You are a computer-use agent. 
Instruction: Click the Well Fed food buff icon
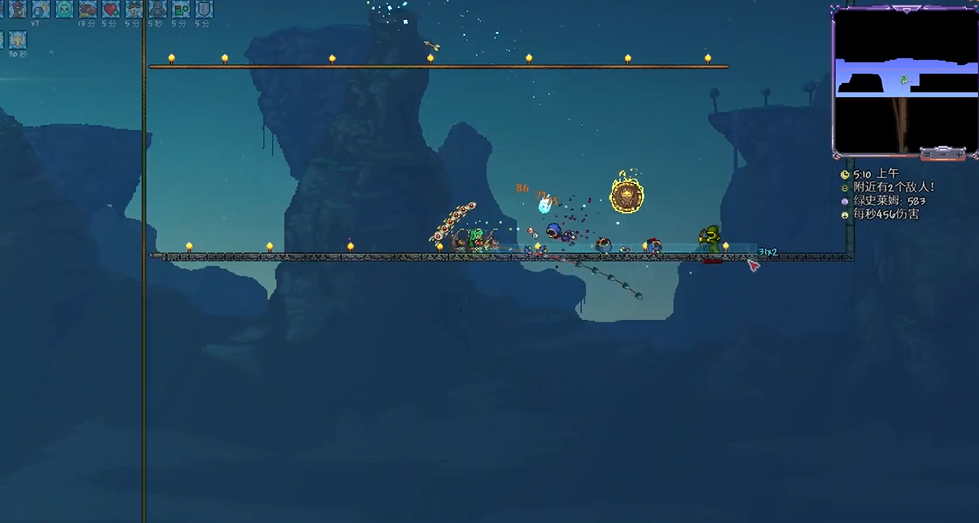point(88,10)
